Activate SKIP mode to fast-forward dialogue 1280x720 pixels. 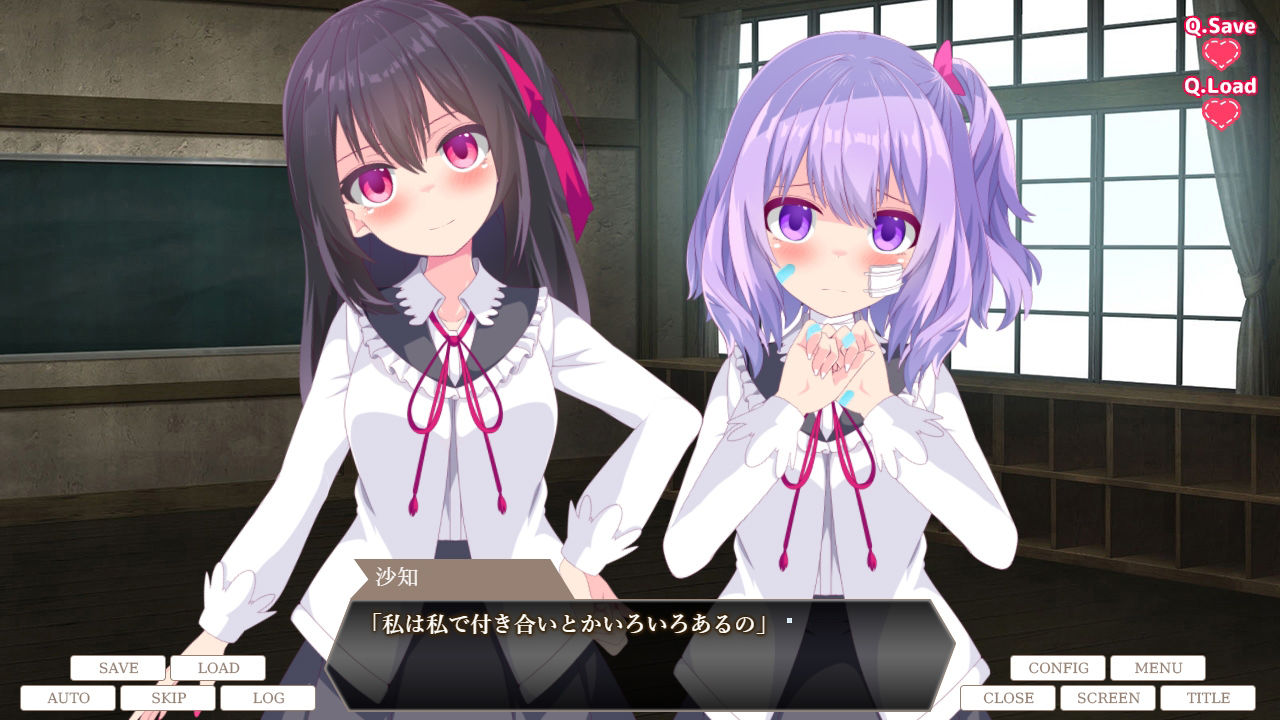tap(169, 698)
